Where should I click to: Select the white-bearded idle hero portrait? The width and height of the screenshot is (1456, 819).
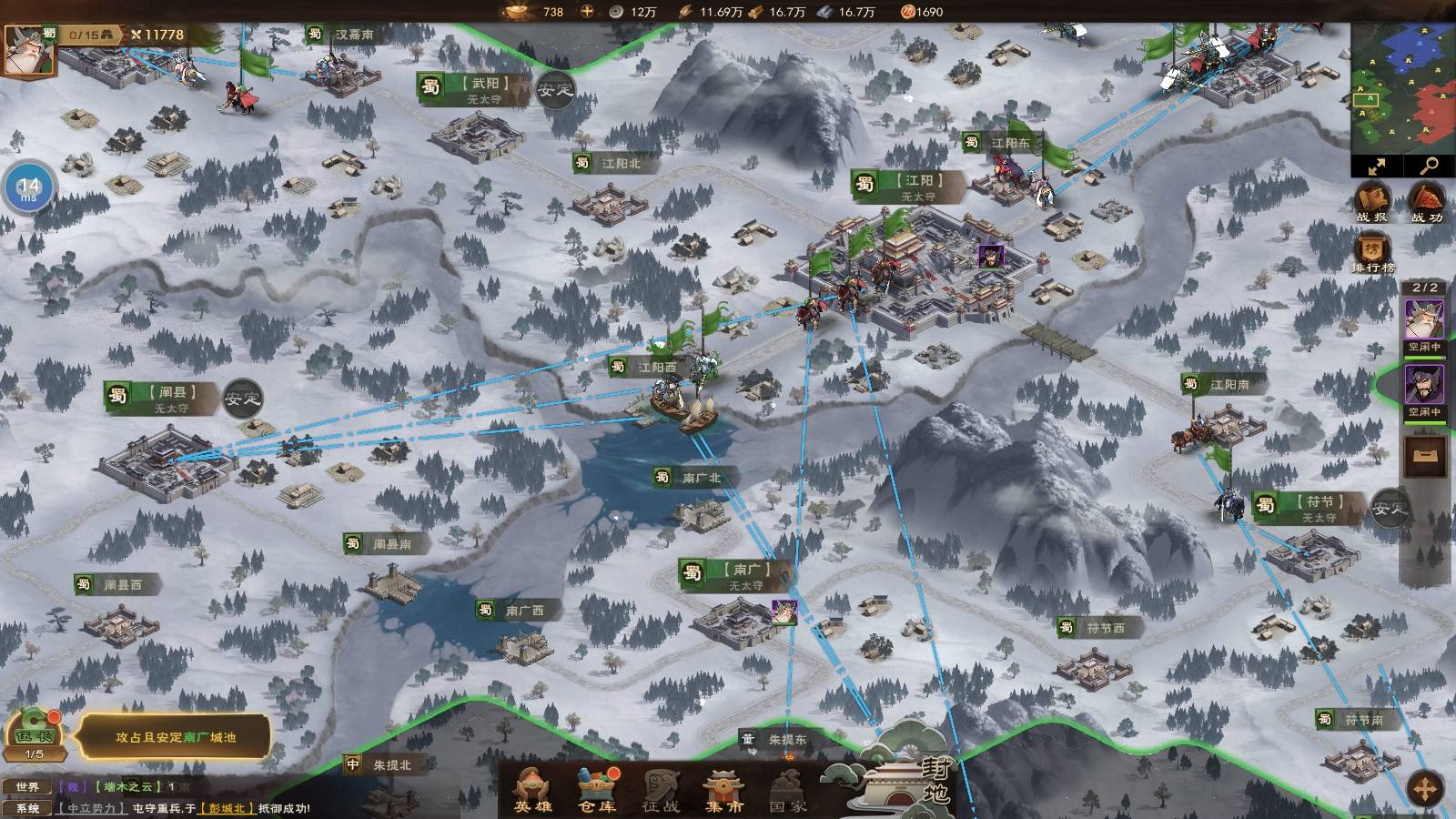(1424, 321)
